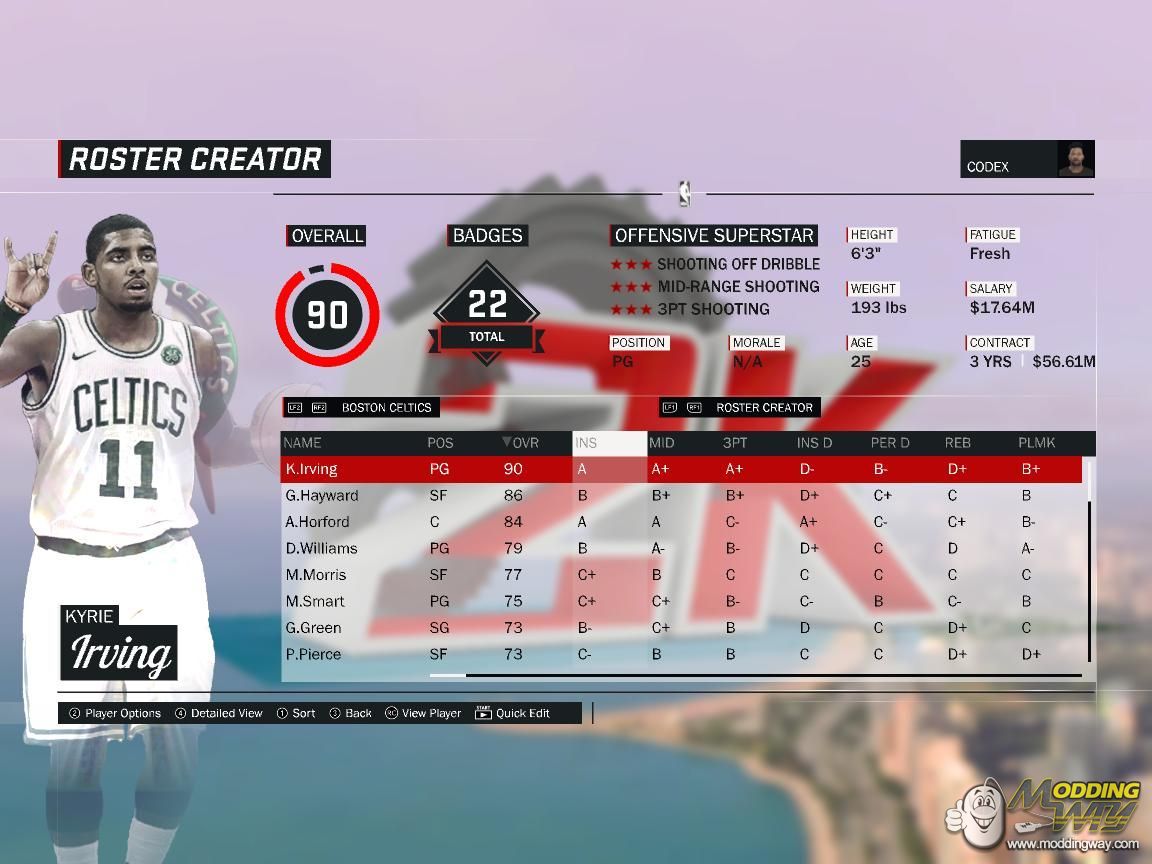Open the Codex profile panel

point(1027,160)
